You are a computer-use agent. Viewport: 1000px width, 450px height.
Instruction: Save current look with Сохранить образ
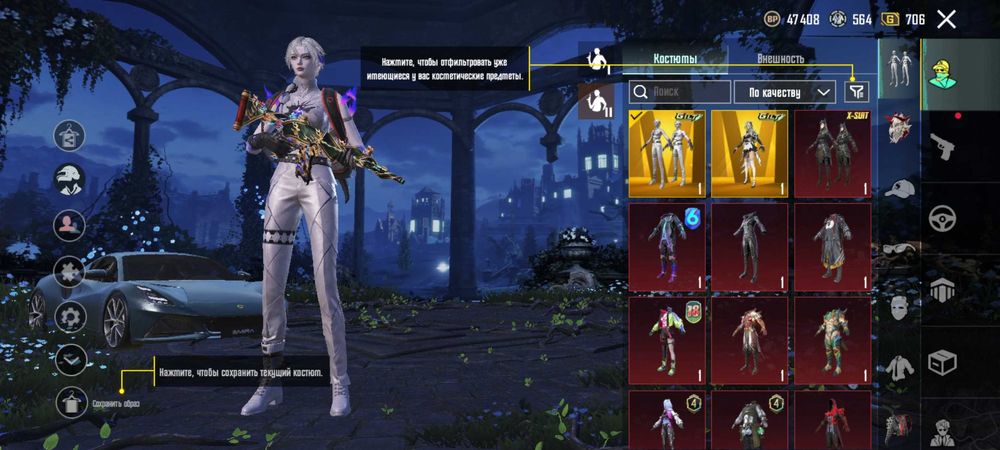(x=71, y=401)
